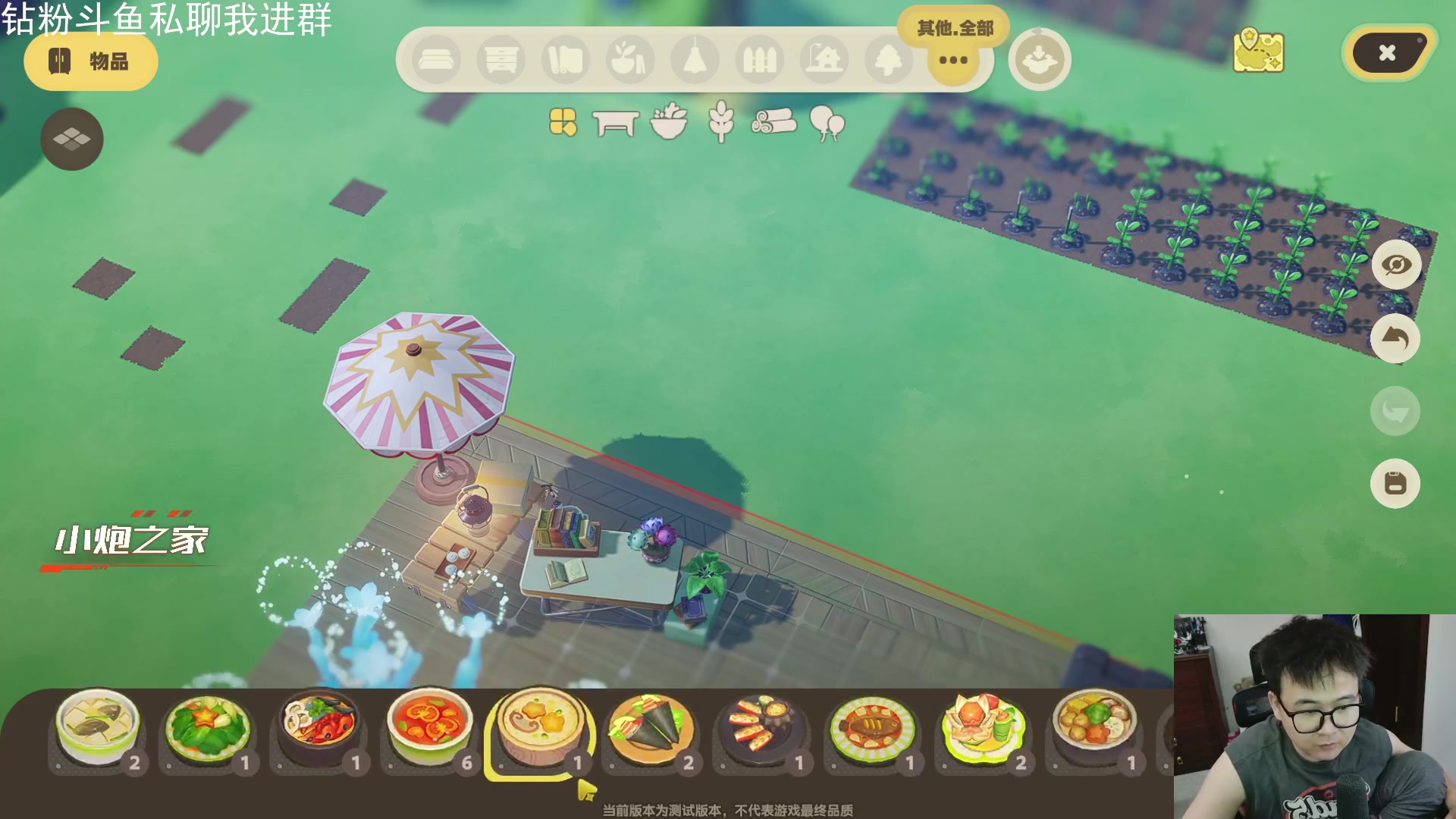Screen dimensions: 1456x819
Task: Select the three-dots other category tab
Action: 953,60
